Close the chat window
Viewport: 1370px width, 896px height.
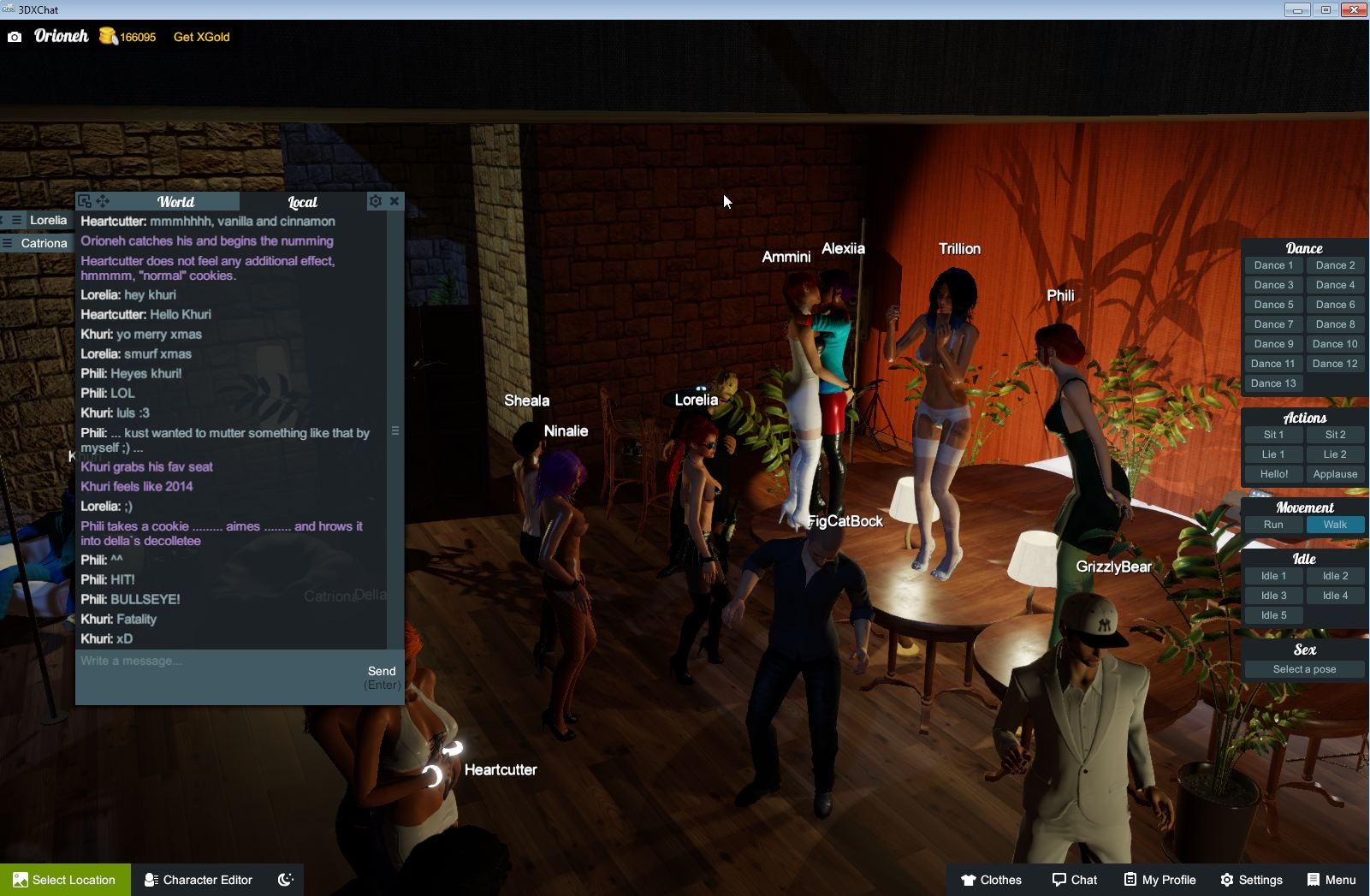(x=394, y=201)
